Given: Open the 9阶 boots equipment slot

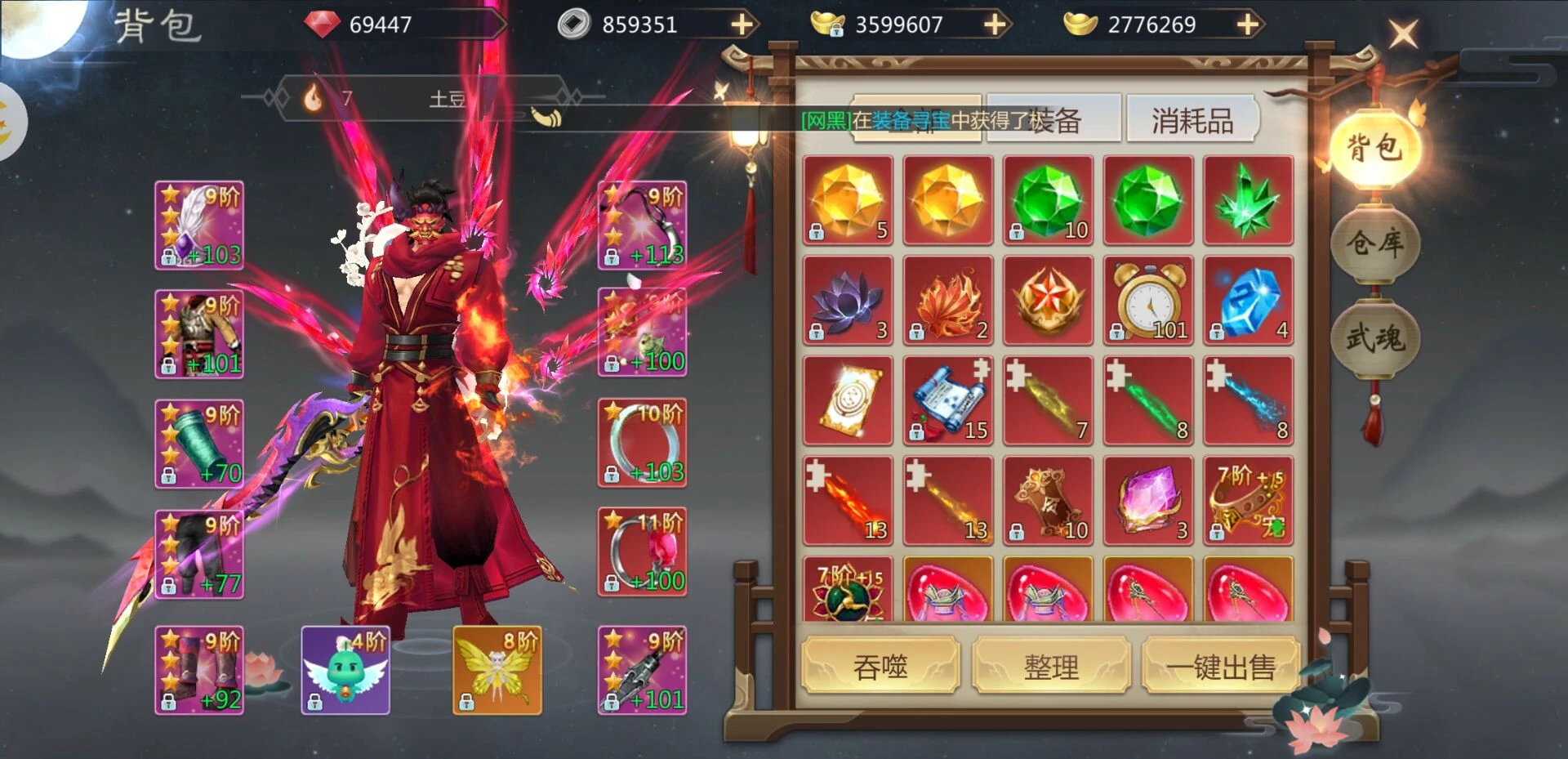Looking at the screenshot, I should coord(199,670).
